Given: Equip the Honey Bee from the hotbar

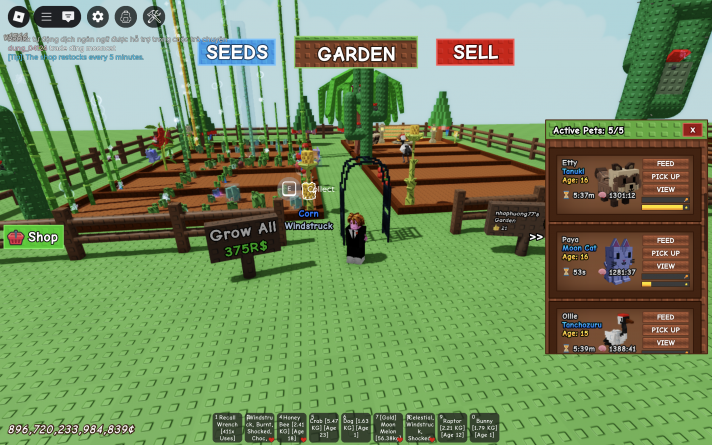Looking at the screenshot, I should pos(292,427).
